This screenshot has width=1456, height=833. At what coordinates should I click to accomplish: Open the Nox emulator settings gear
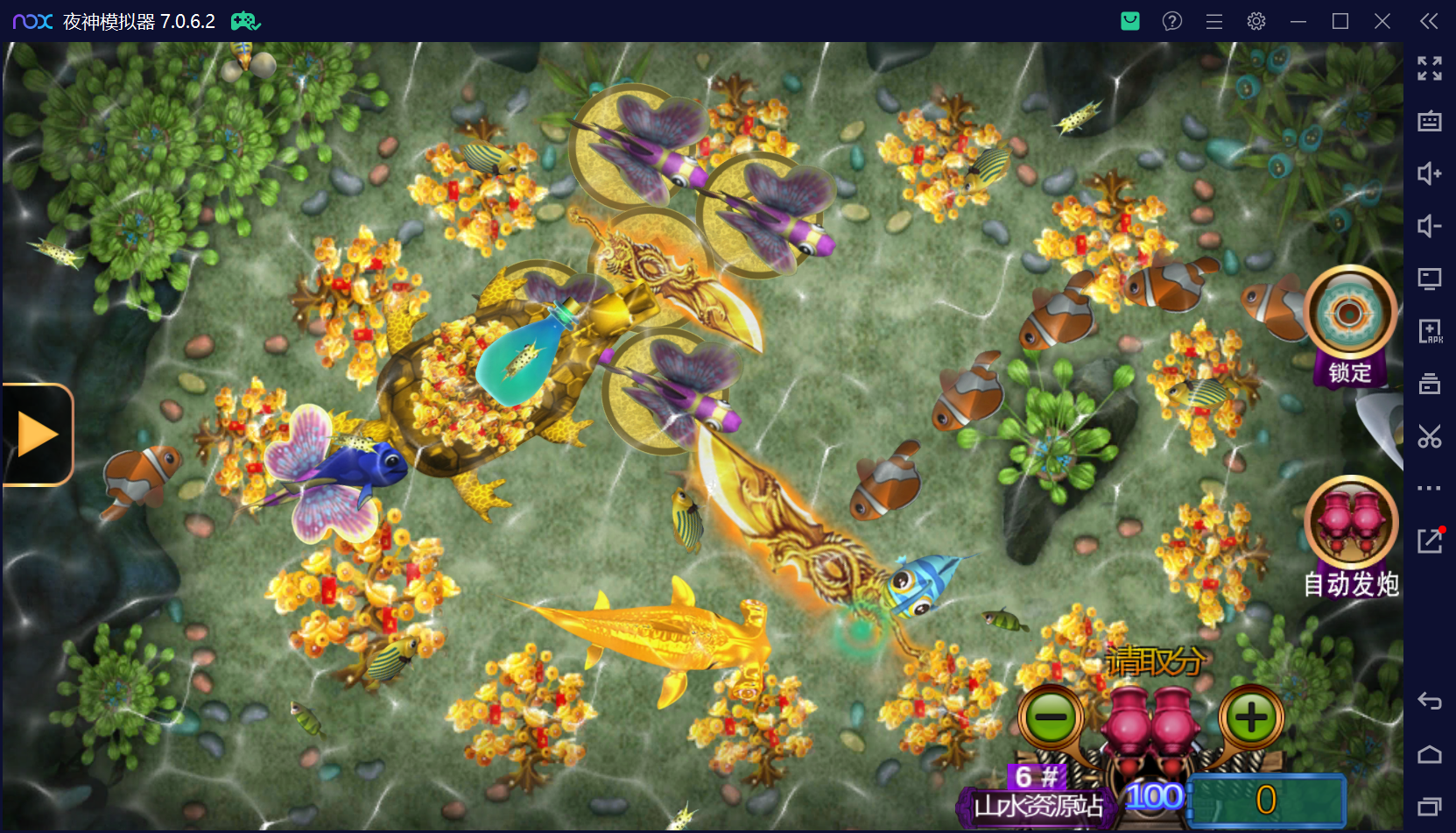[x=1256, y=21]
